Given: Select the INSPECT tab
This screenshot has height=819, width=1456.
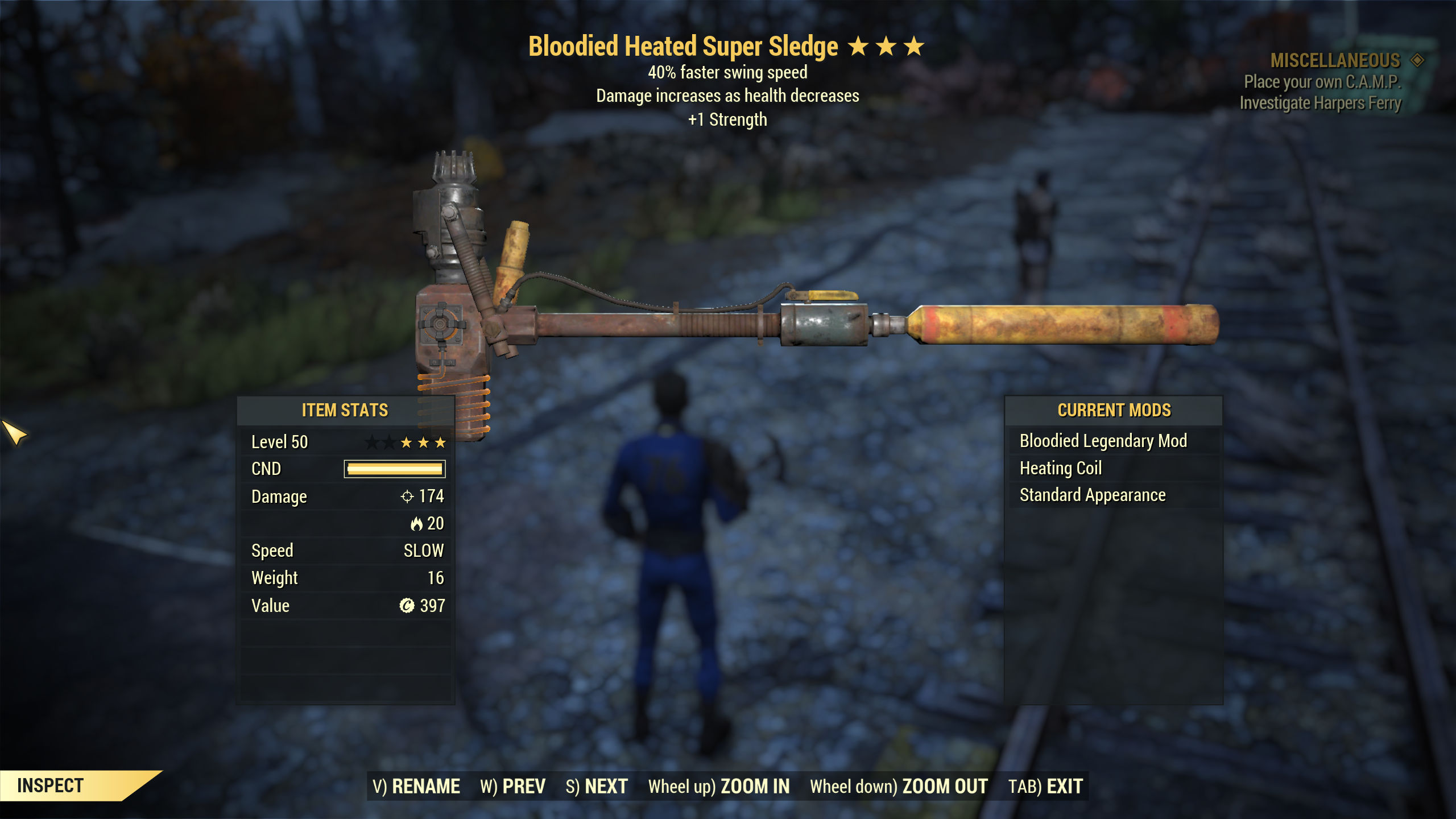Looking at the screenshot, I should pos(50,784).
